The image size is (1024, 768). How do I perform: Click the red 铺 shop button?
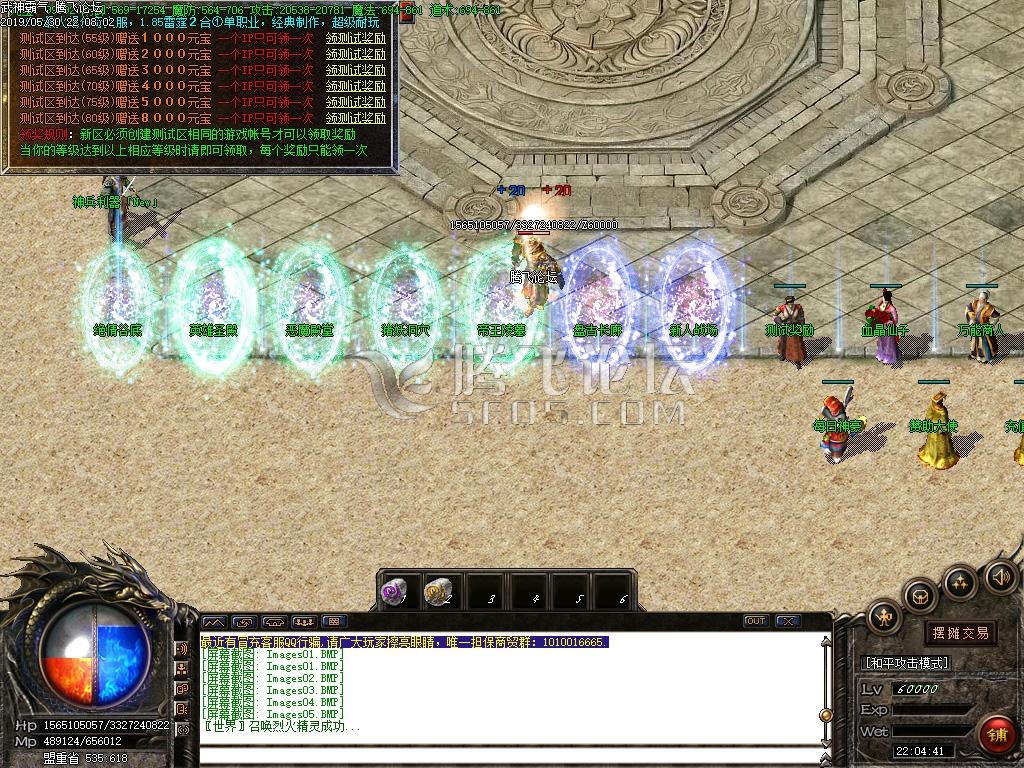point(995,733)
